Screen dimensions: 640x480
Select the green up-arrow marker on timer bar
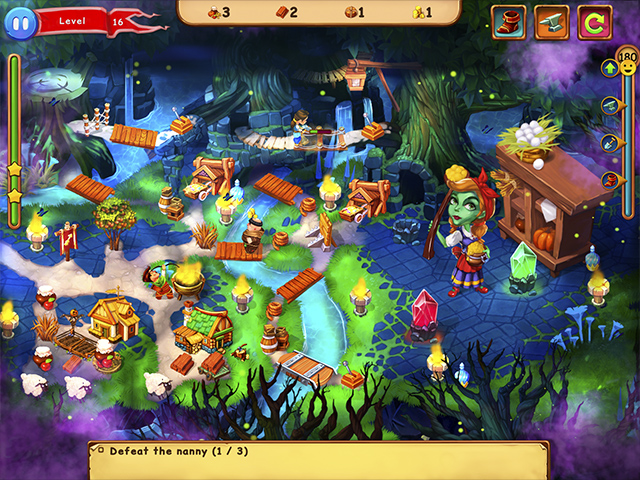tap(609, 68)
